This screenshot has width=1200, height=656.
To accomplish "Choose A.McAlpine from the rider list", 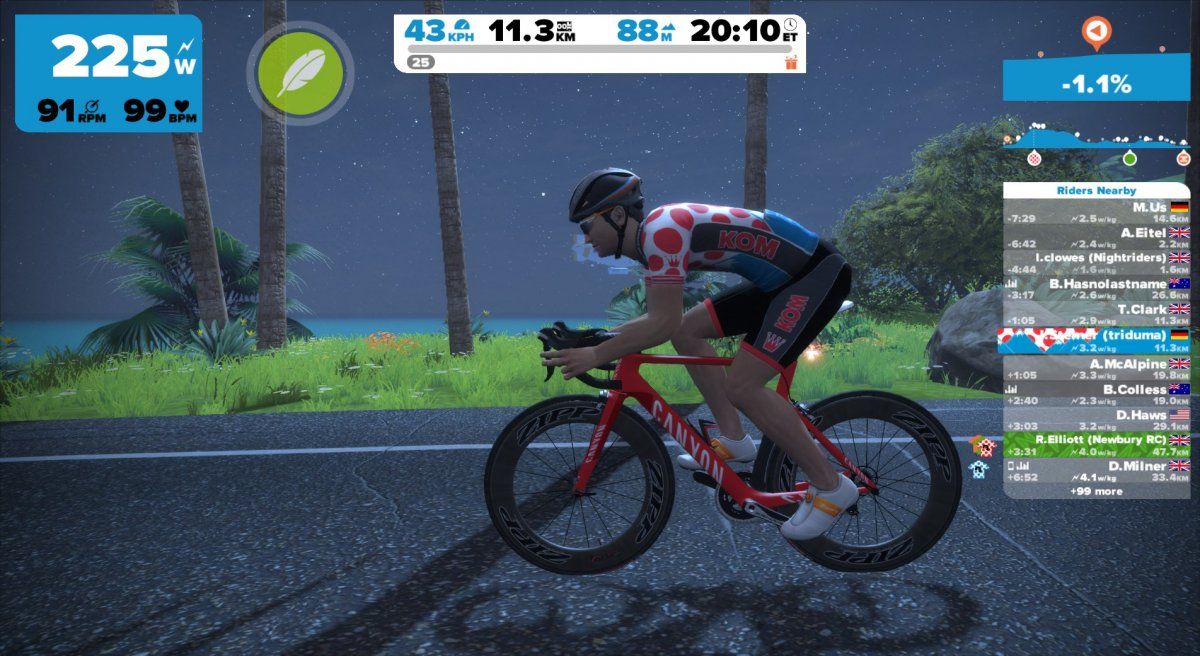I will [x=1097, y=369].
